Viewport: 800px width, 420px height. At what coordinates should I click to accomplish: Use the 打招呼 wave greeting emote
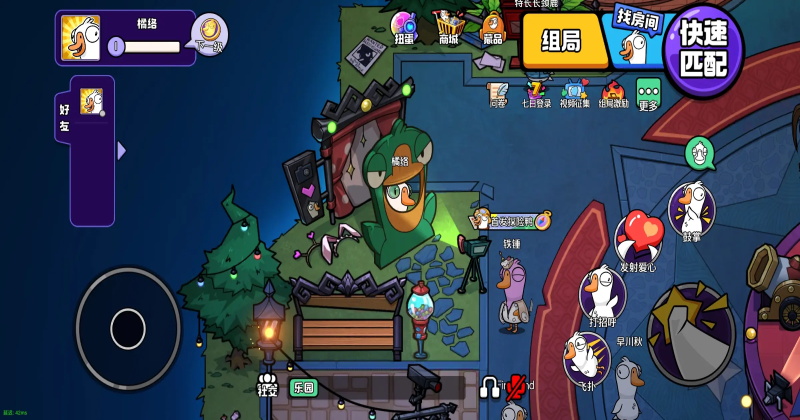click(x=603, y=294)
